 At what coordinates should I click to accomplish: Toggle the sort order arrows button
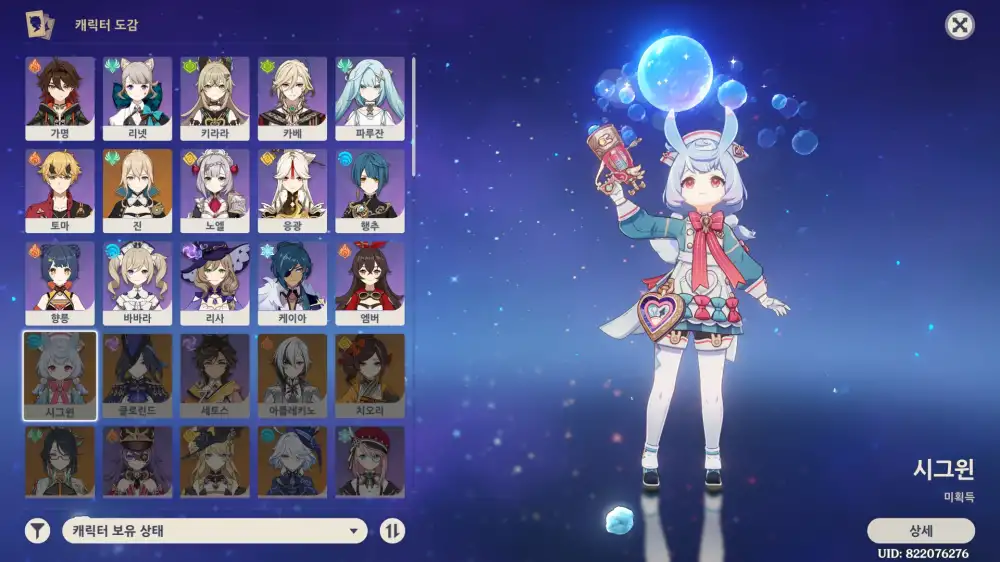tap(392, 531)
